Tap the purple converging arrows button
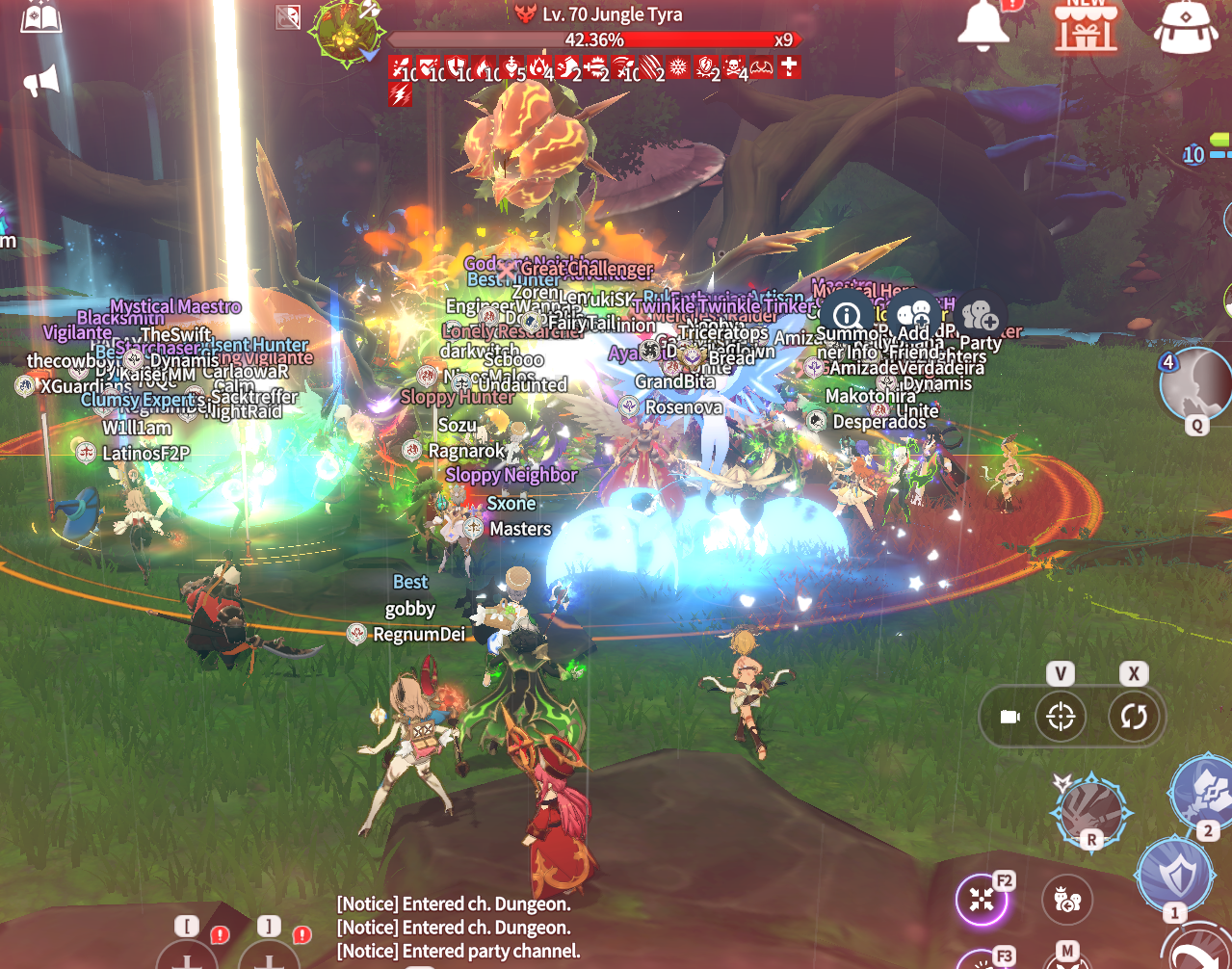 pyautogui.click(x=982, y=900)
